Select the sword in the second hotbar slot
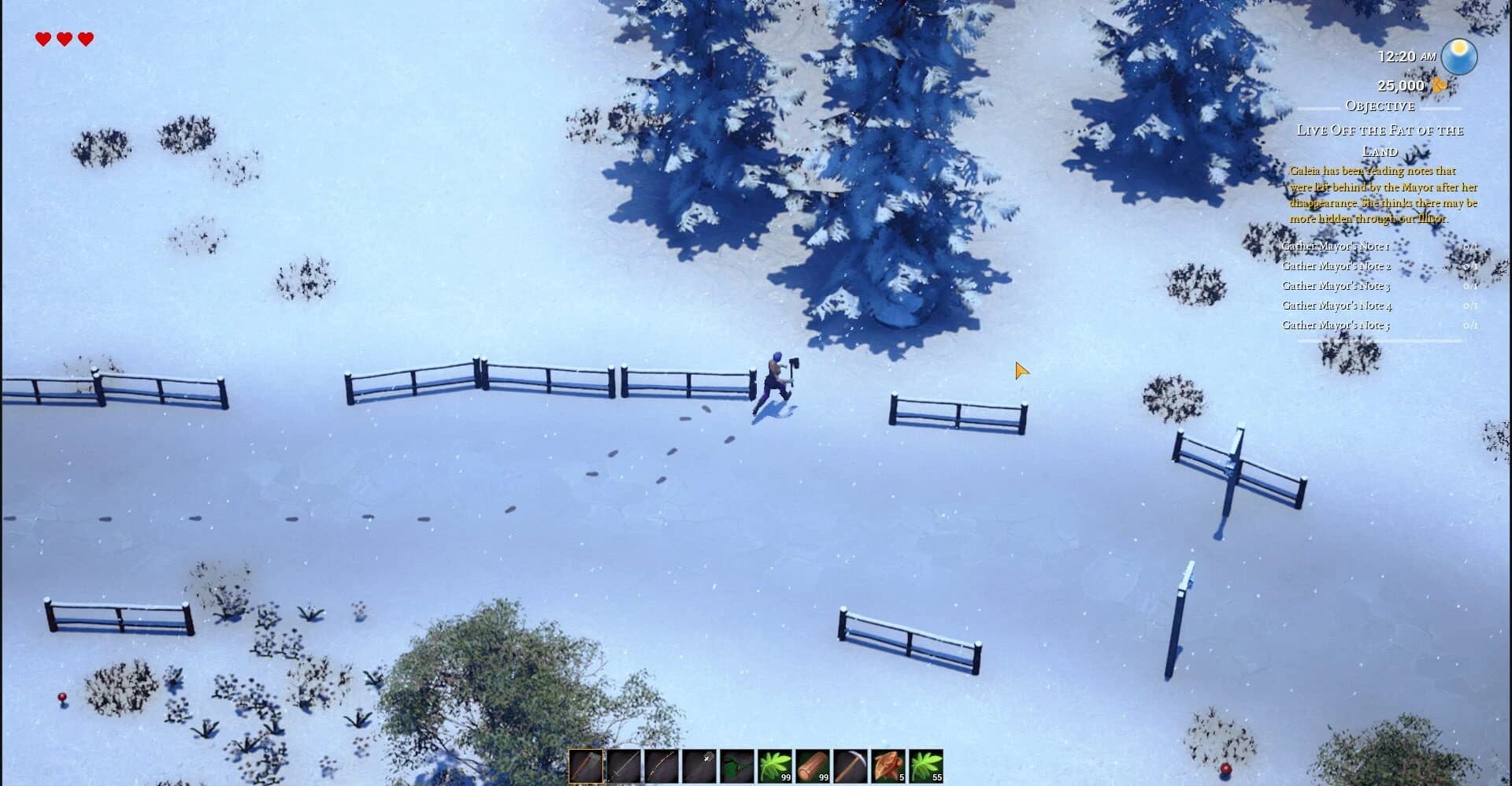The width and height of the screenshot is (1512, 786). [624, 766]
